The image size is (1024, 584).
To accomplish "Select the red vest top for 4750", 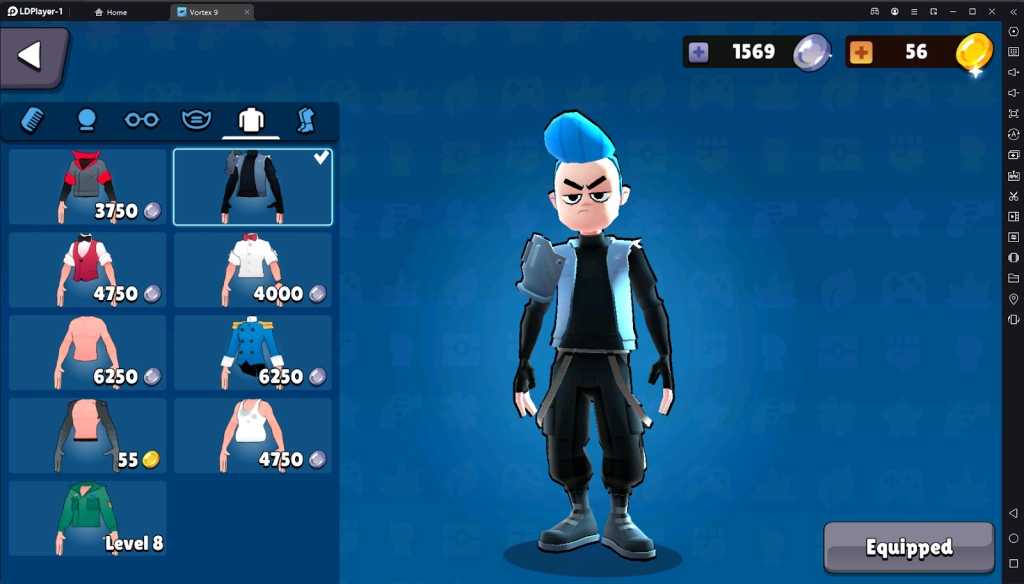I will click(x=88, y=270).
